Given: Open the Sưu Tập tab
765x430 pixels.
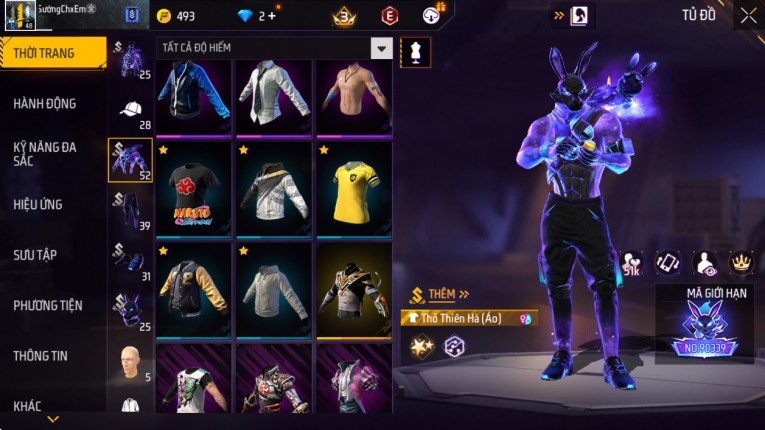Looking at the screenshot, I should coord(35,255).
